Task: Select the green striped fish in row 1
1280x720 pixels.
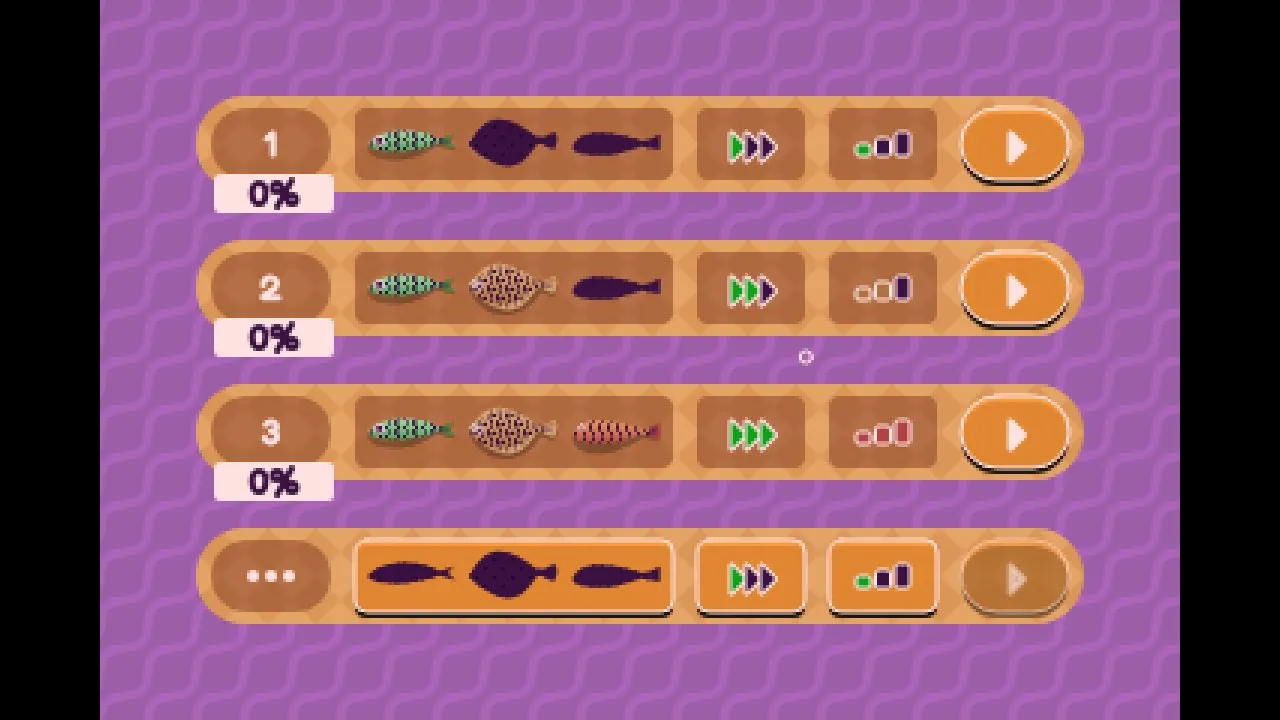Action: [x=410, y=143]
